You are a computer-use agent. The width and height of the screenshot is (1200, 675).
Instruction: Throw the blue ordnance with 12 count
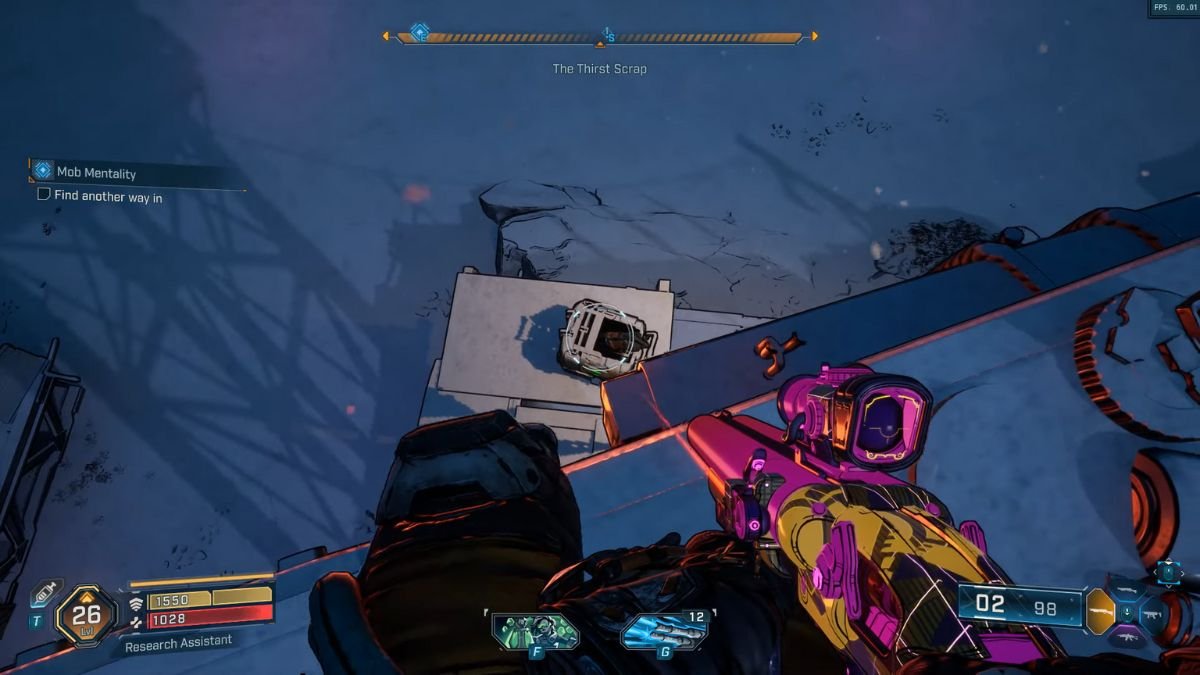664,631
